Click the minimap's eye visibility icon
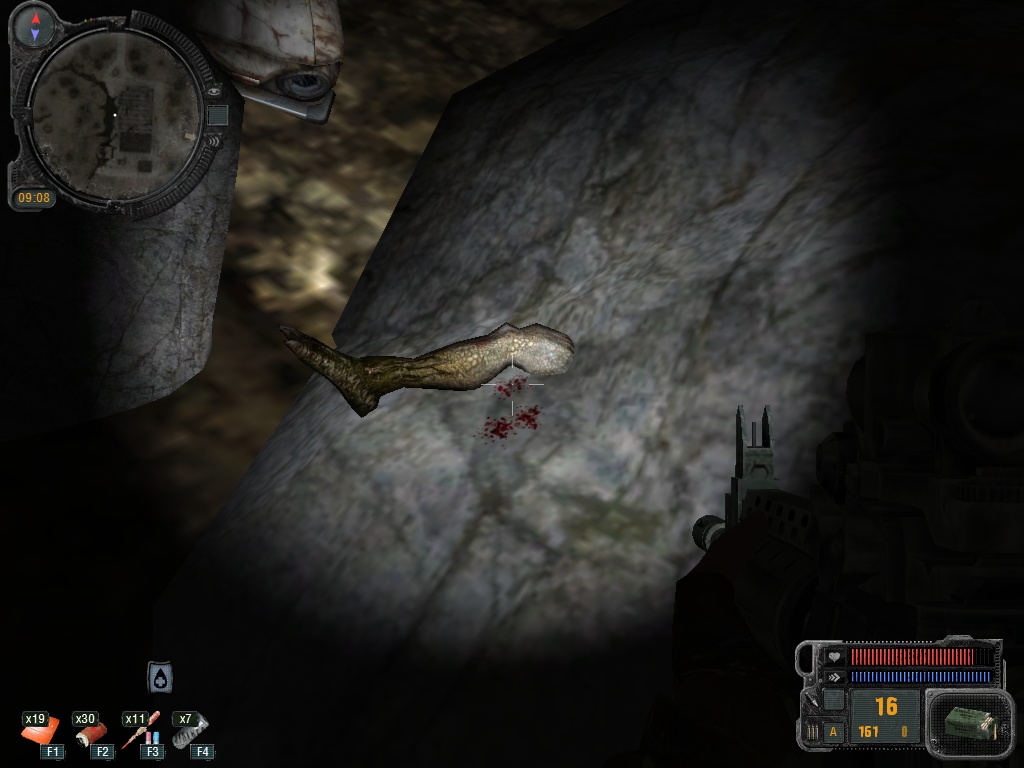The width and height of the screenshot is (1024, 768). click(x=214, y=91)
